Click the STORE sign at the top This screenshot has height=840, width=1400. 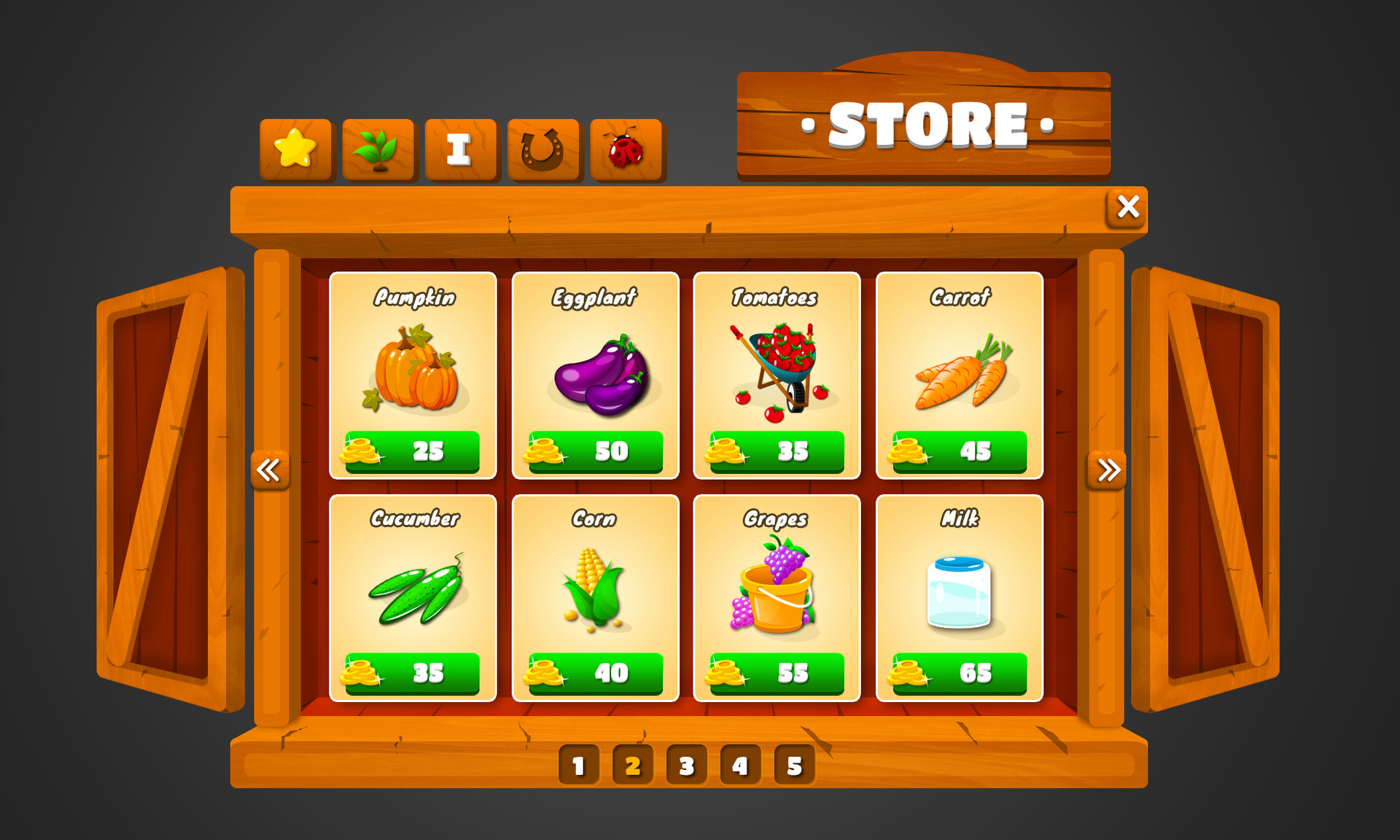pos(925,125)
